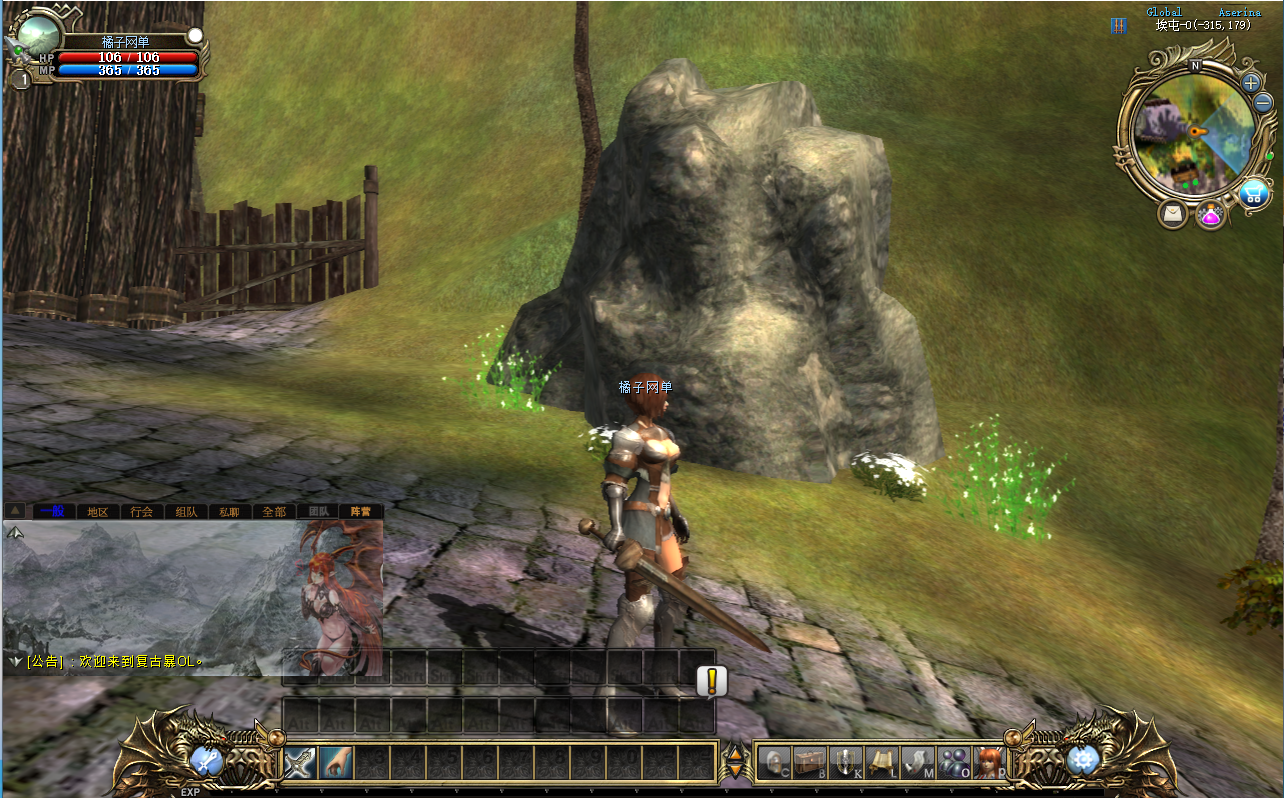The height and width of the screenshot is (798, 1284).
Task: Click the yellow exclamation quest notification
Action: [711, 682]
